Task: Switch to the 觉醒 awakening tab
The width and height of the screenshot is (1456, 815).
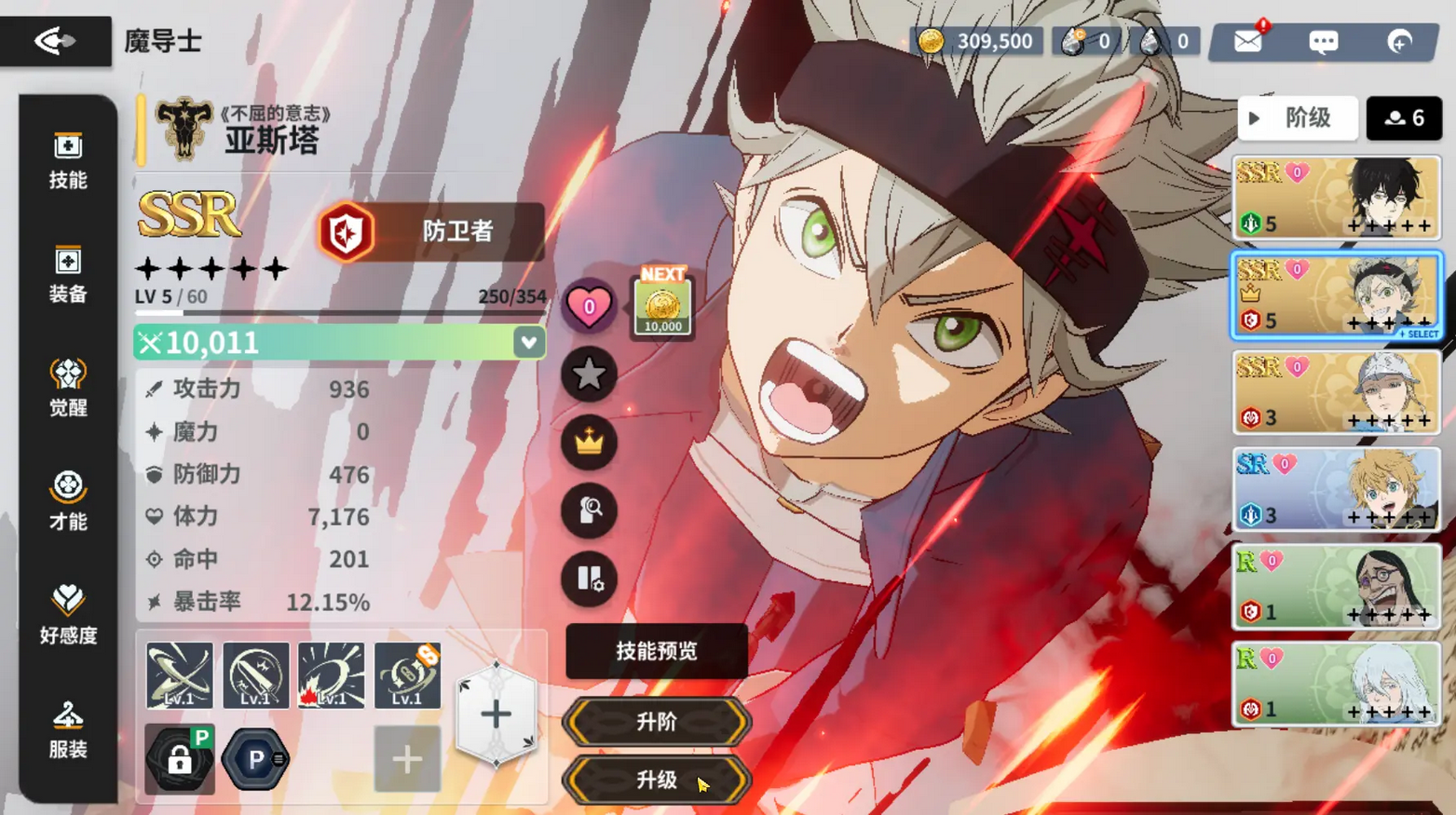Action: coord(68,388)
